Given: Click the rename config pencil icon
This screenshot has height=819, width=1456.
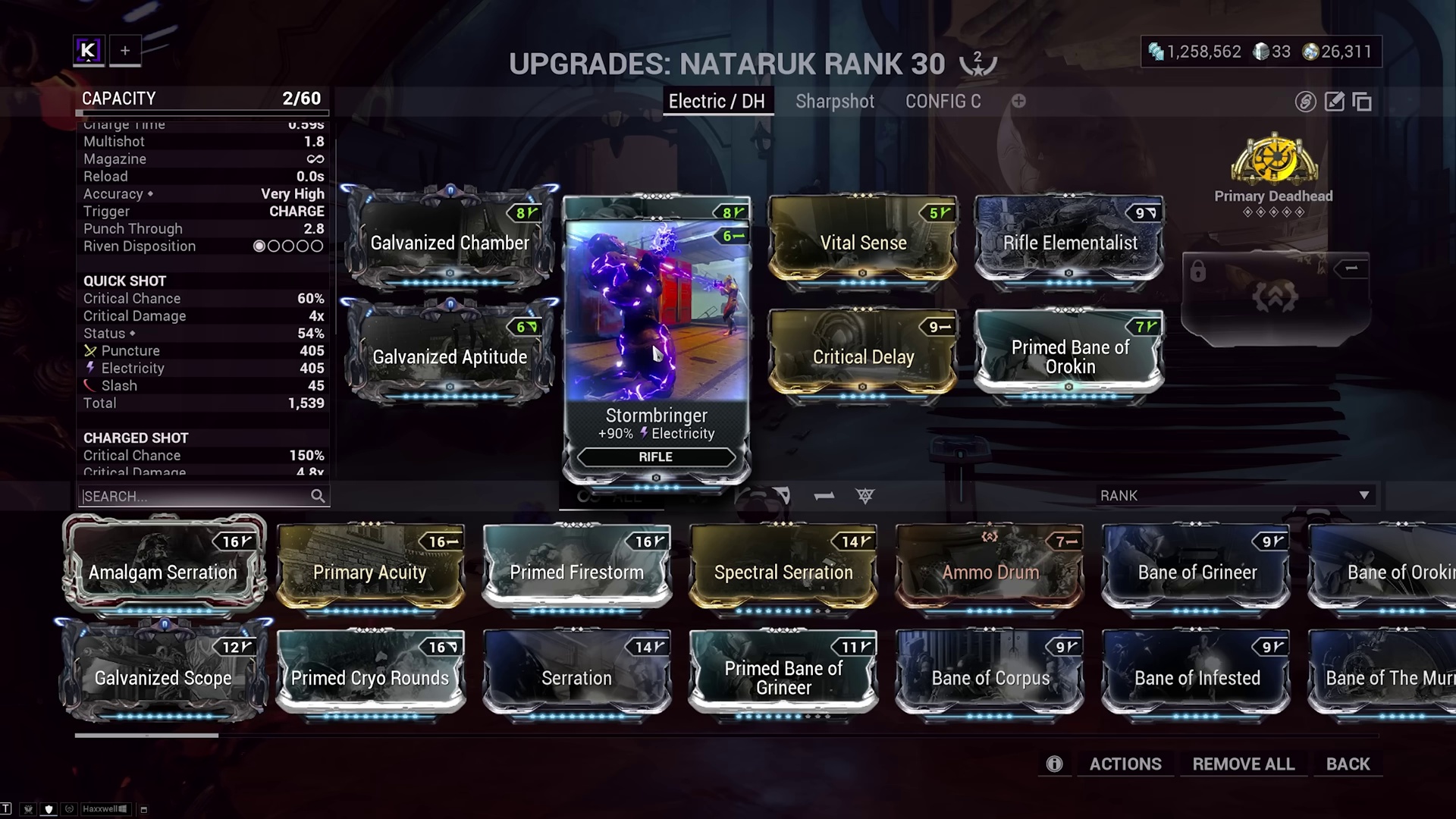Looking at the screenshot, I should (x=1334, y=102).
